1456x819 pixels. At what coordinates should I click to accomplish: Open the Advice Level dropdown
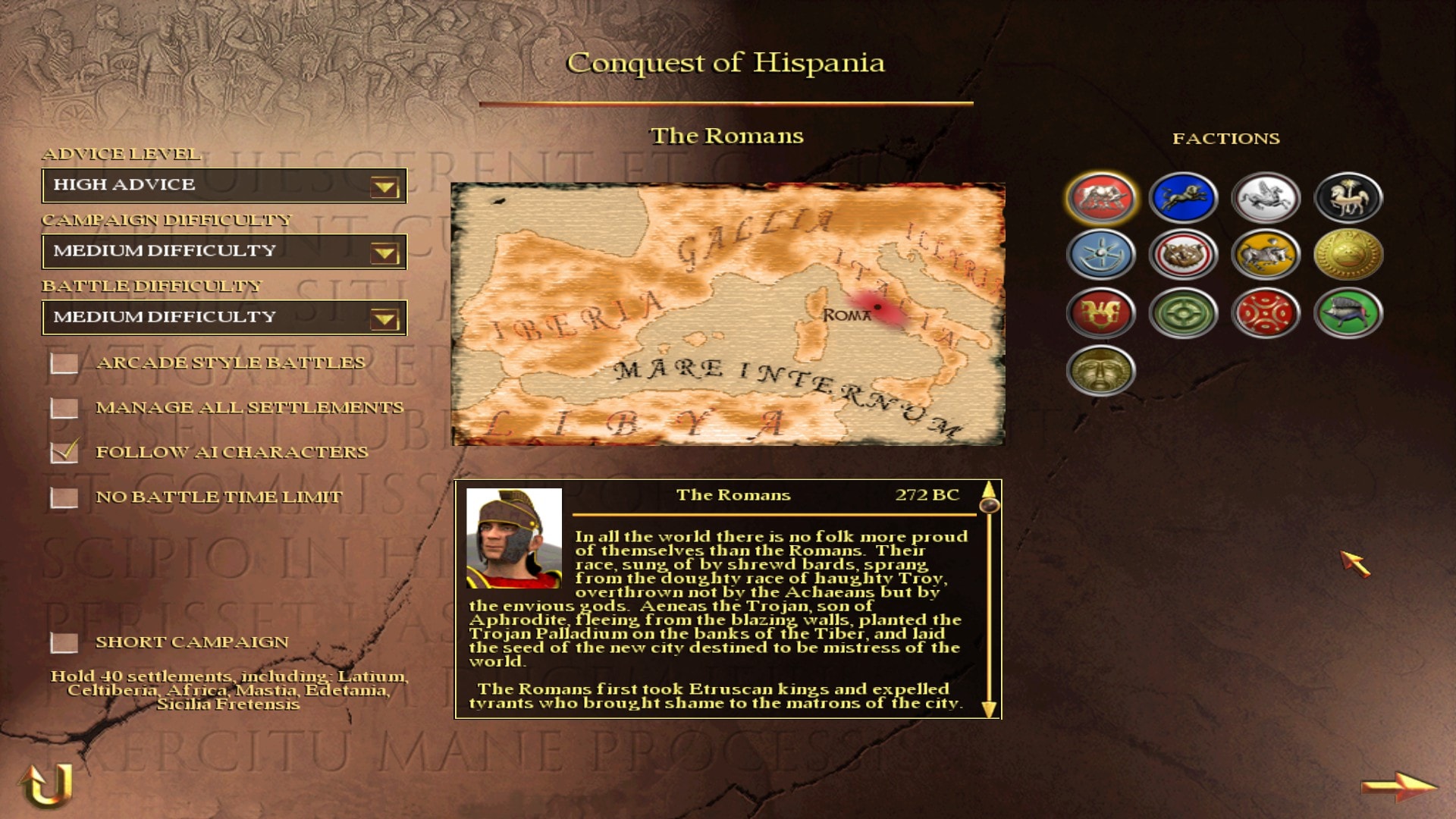click(x=384, y=187)
